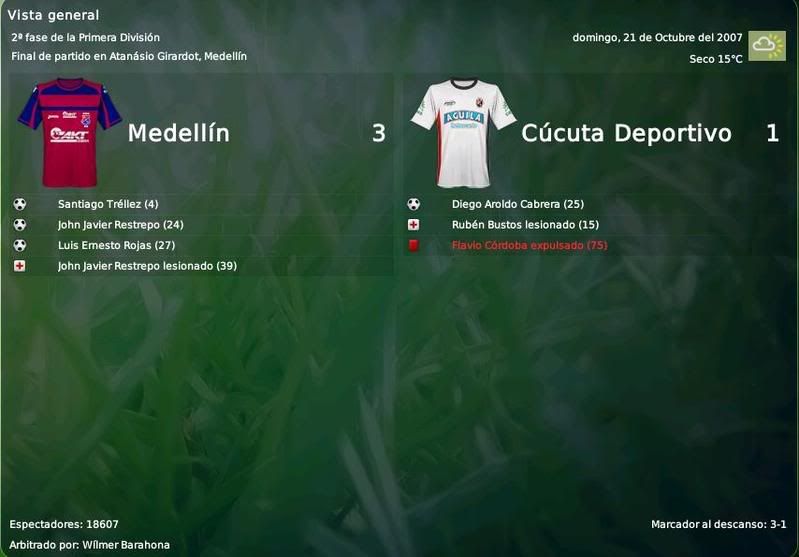Click the Cúcuta Deportivo white kit

pyautogui.click(x=462, y=132)
